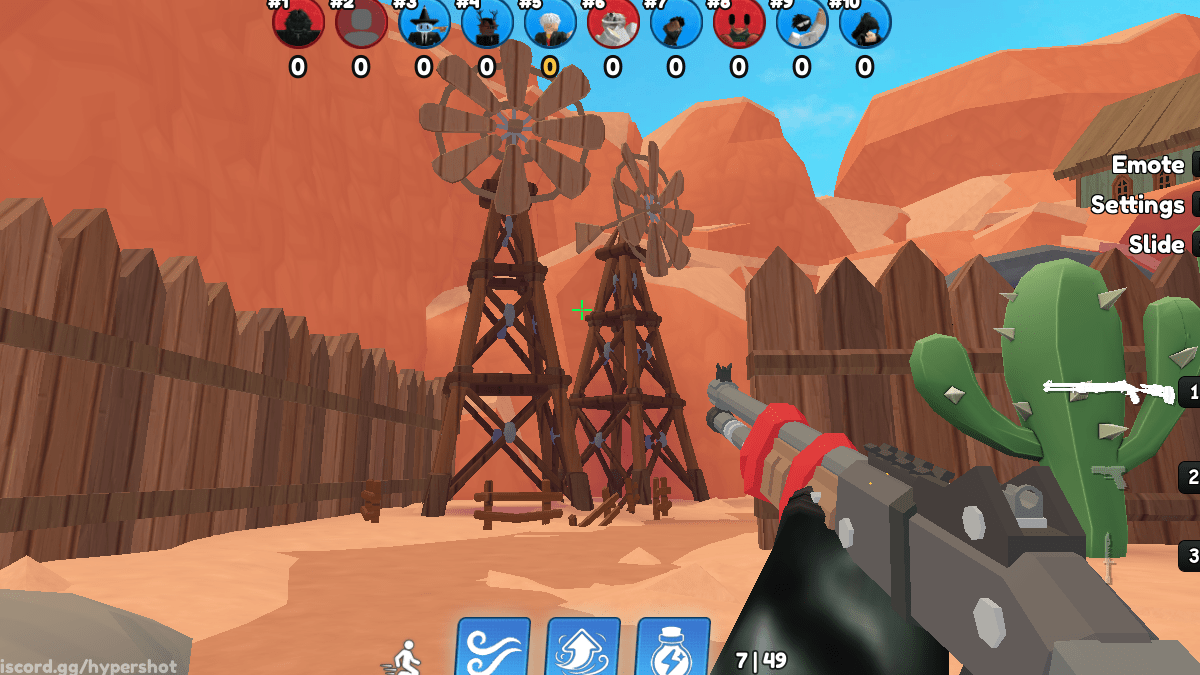Click the #8 red smiley face avatar
This screenshot has width=1200, height=675.
[x=739, y=24]
